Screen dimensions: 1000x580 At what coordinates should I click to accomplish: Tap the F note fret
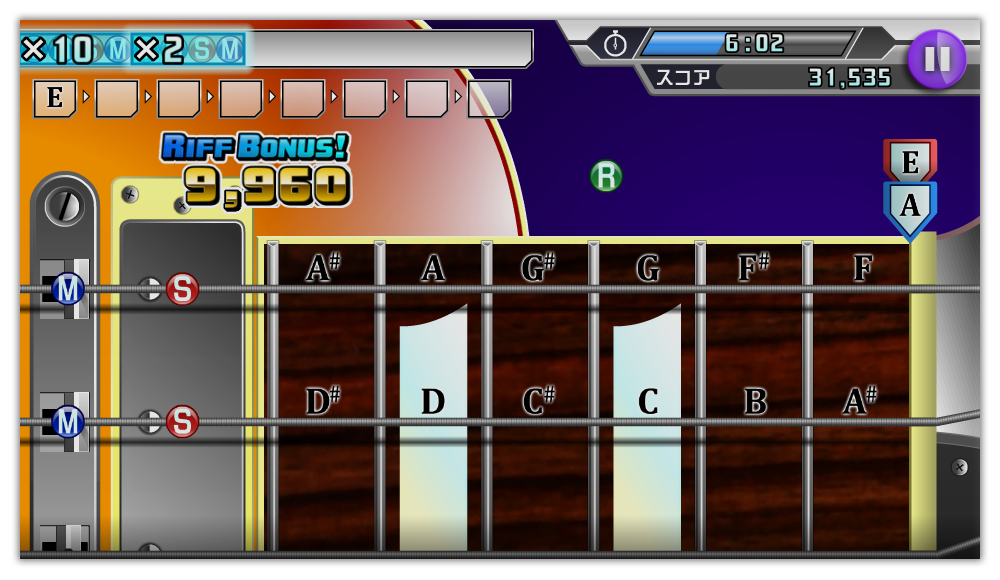coord(862,268)
